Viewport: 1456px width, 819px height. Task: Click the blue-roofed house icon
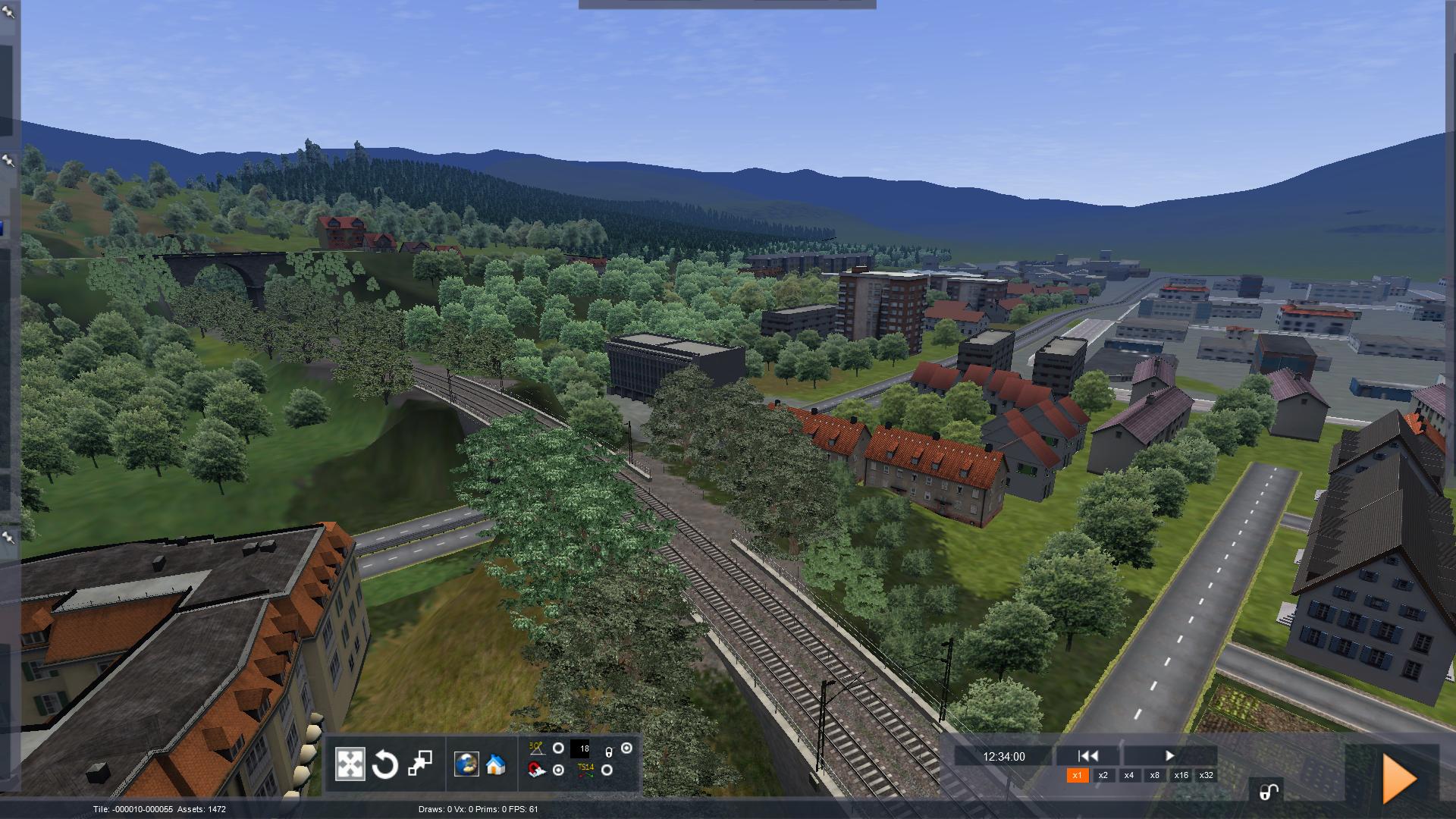point(495,764)
